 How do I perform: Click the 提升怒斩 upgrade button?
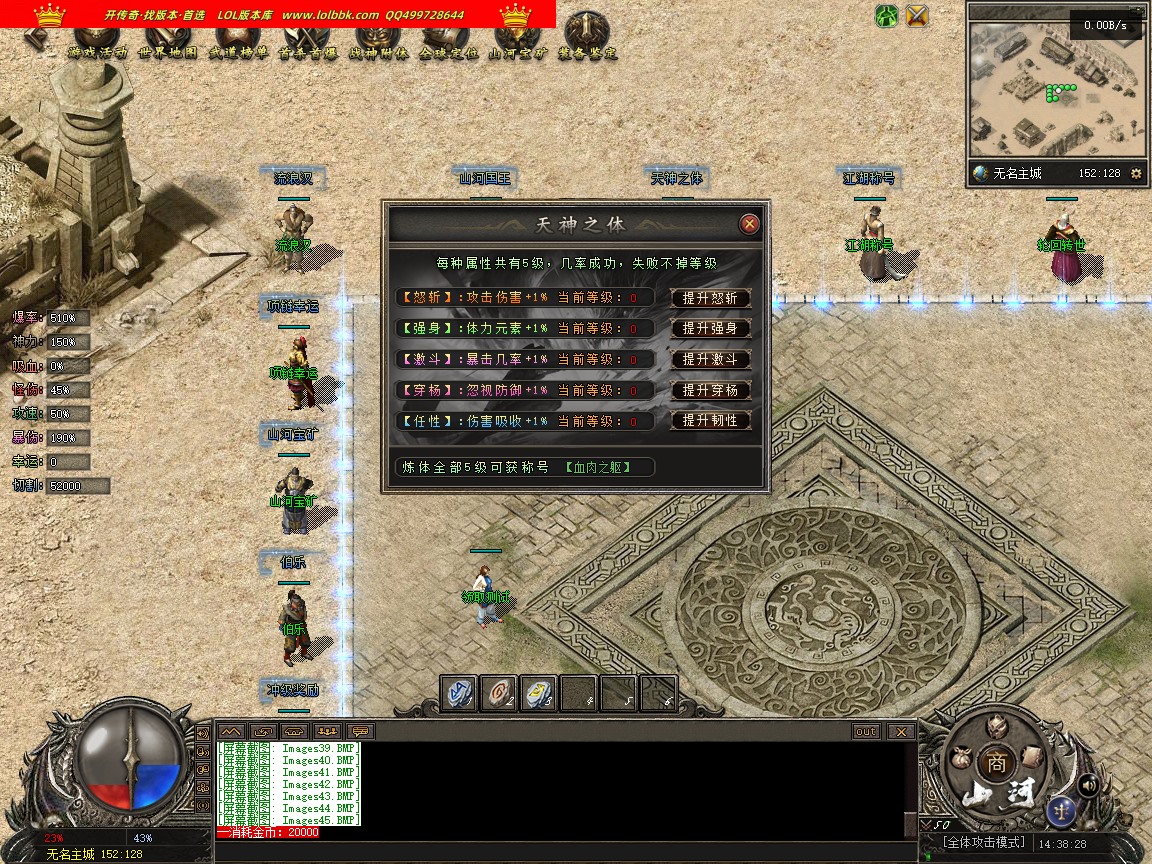710,298
